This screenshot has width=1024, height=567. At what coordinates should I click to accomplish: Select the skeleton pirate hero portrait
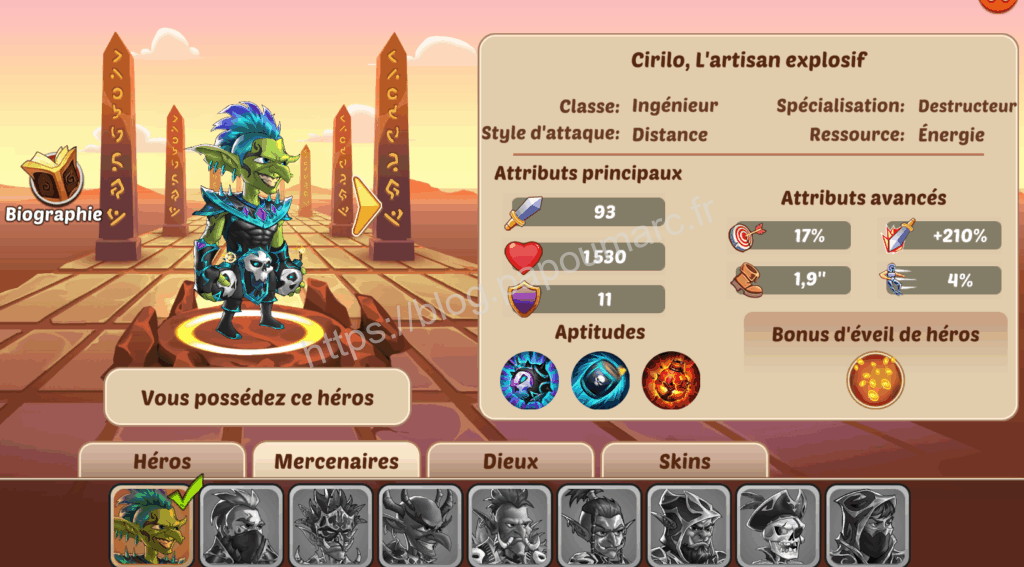pyautogui.click(x=778, y=526)
